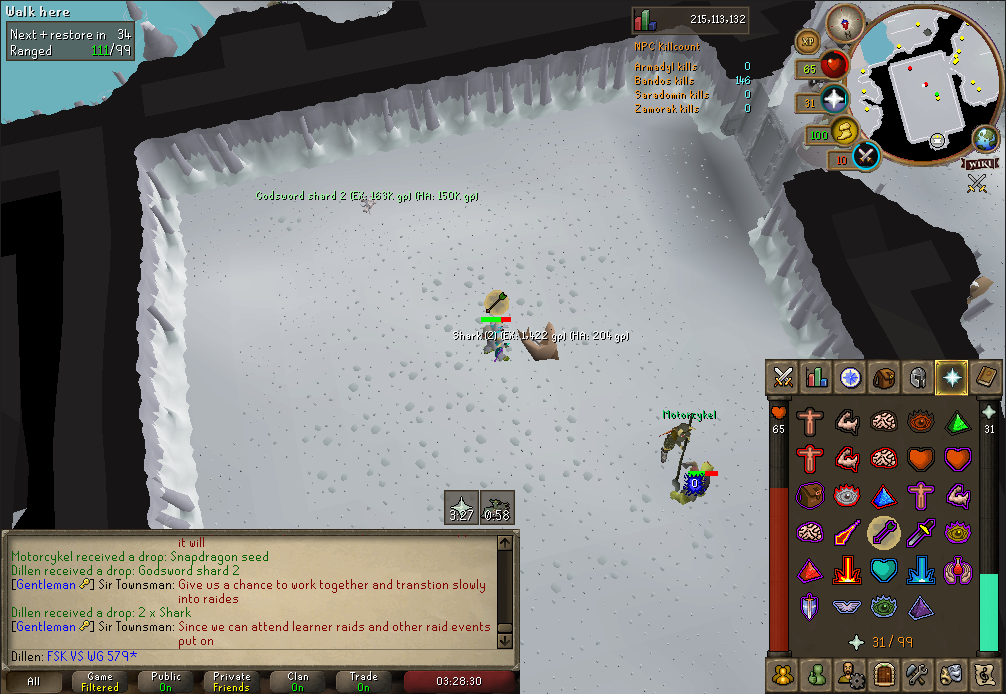Show the Worn Equipment helmet tab
The width and height of the screenshot is (1006, 694).
pos(917,377)
